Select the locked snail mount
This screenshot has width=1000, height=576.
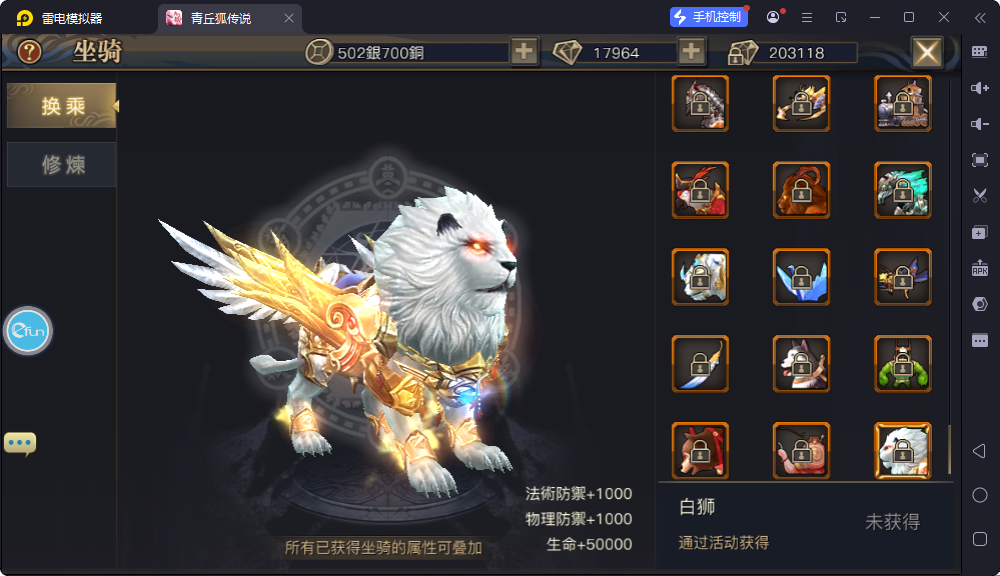(801, 451)
